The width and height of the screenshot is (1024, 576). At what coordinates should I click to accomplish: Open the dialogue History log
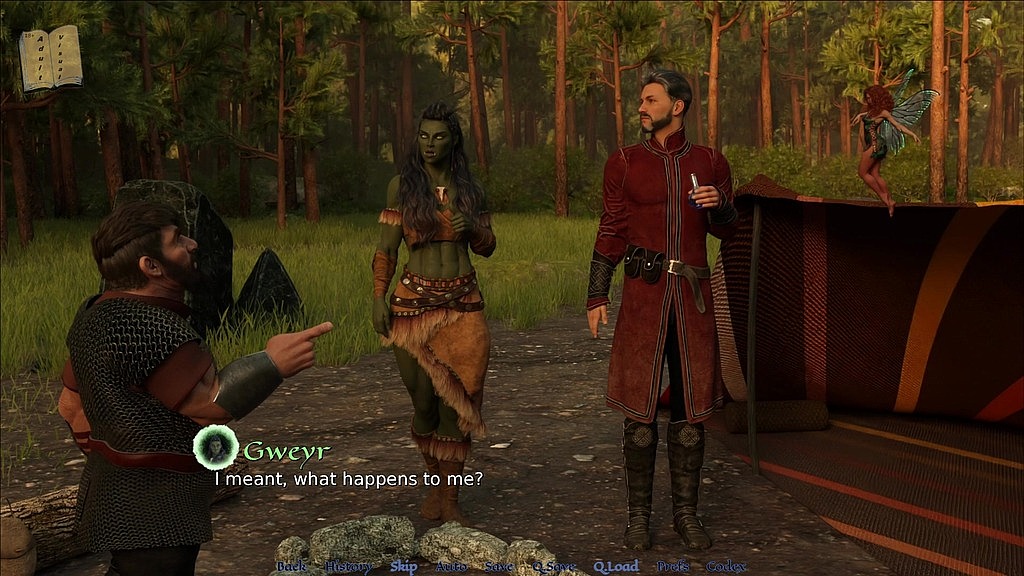point(349,566)
